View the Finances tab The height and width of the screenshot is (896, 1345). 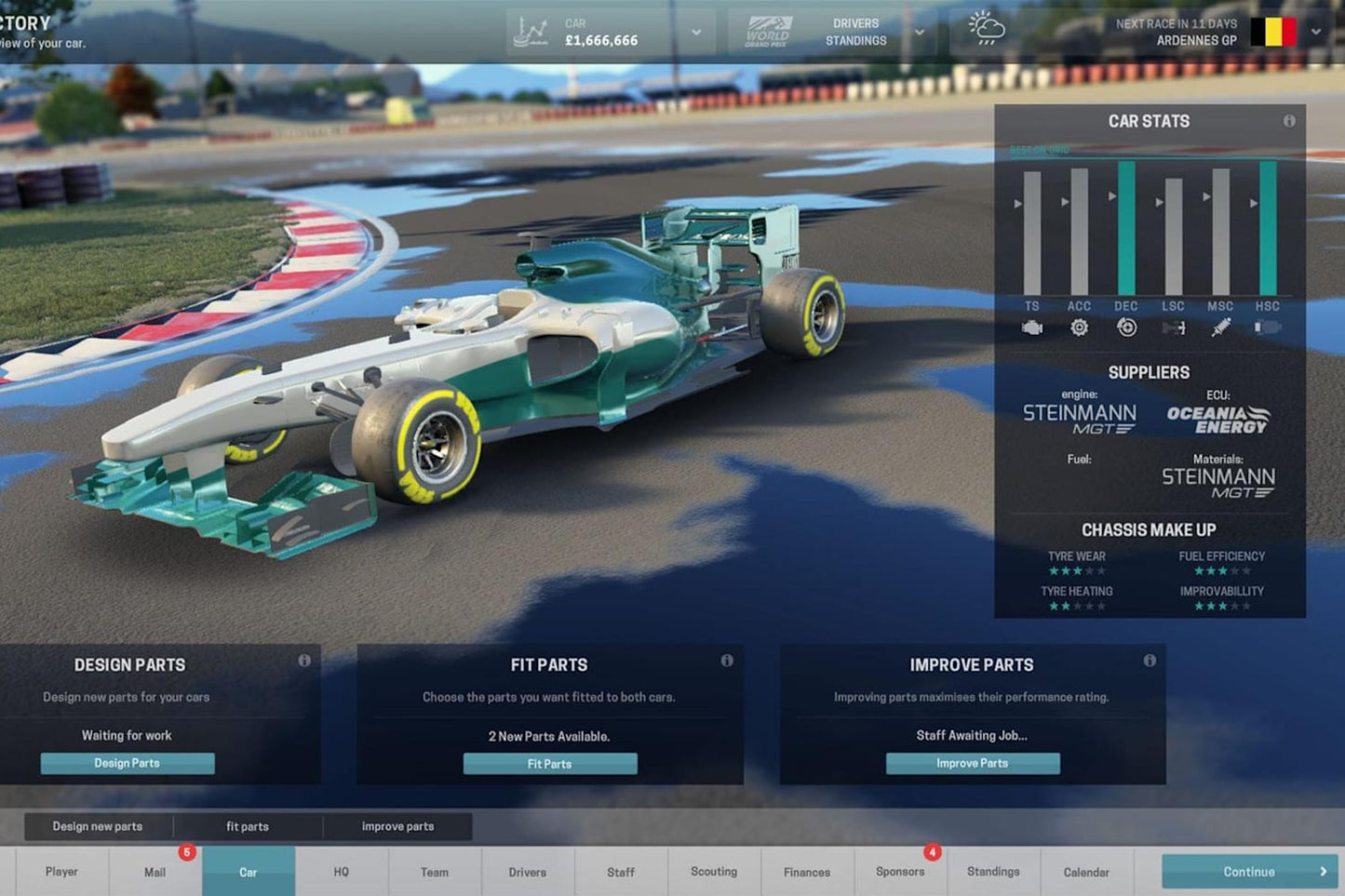(807, 872)
